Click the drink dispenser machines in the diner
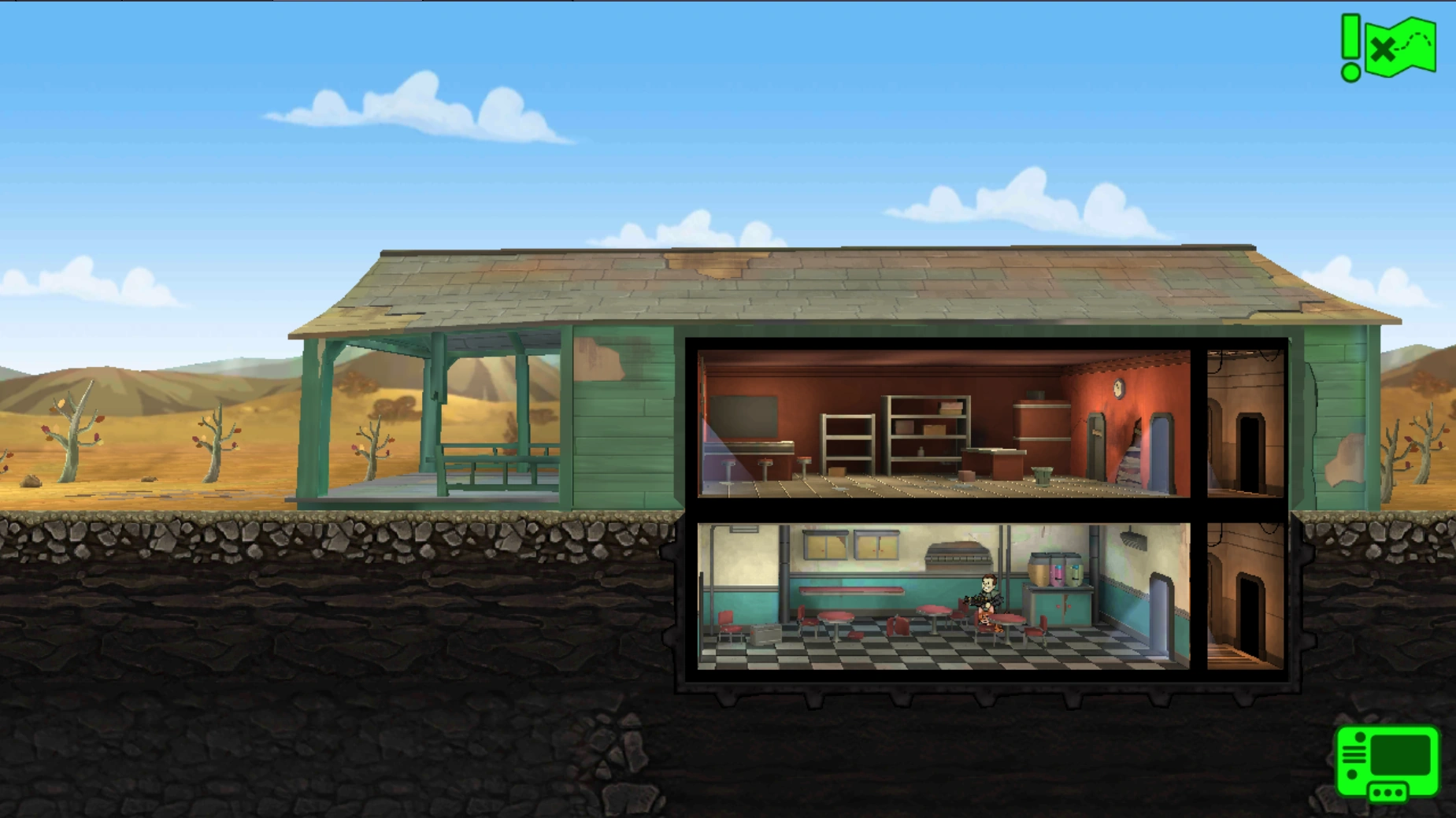1456x818 pixels. point(1055,568)
